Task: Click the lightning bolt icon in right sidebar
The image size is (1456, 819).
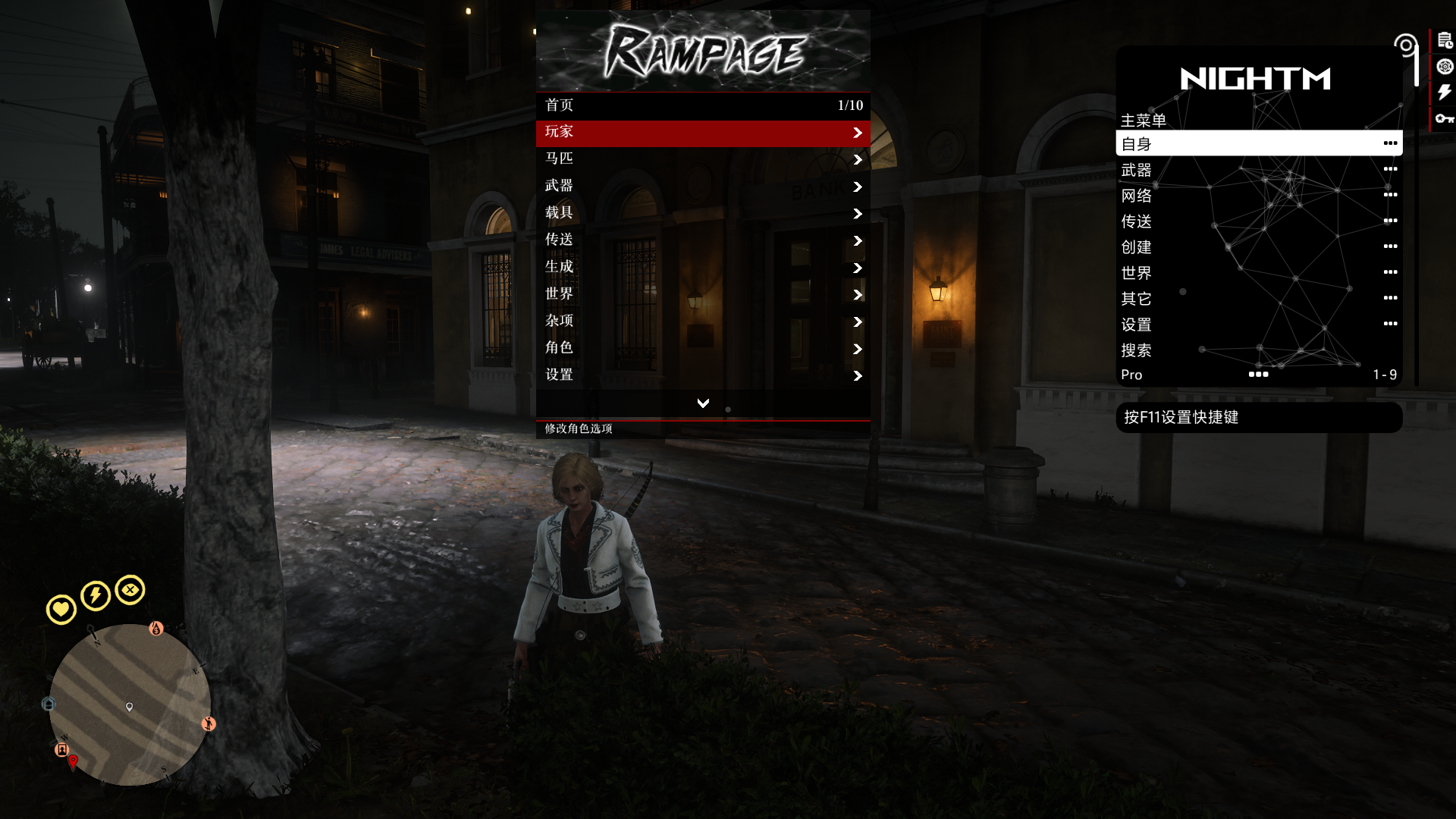Action: (1444, 93)
